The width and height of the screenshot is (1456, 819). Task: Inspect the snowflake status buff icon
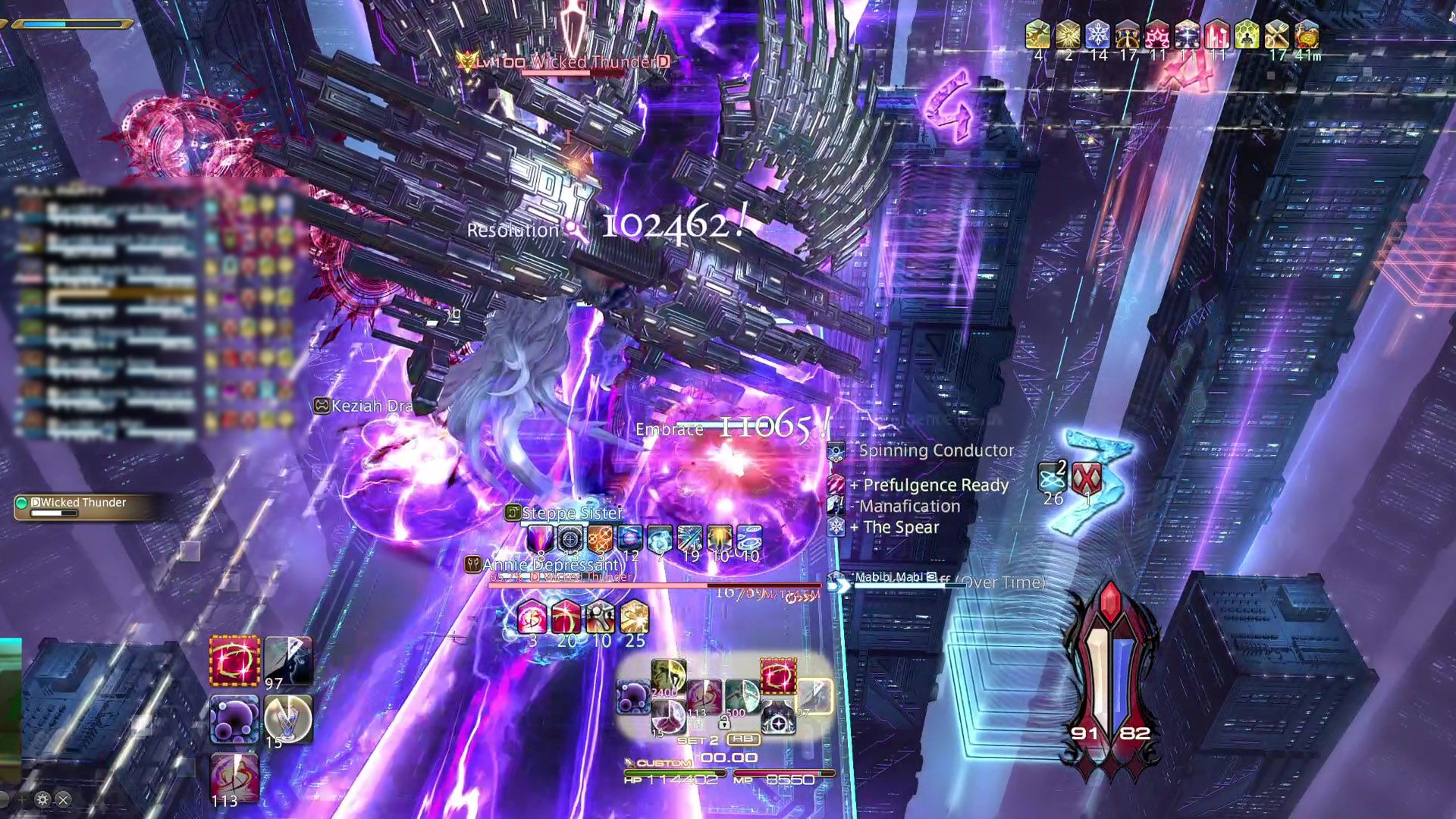(1097, 35)
